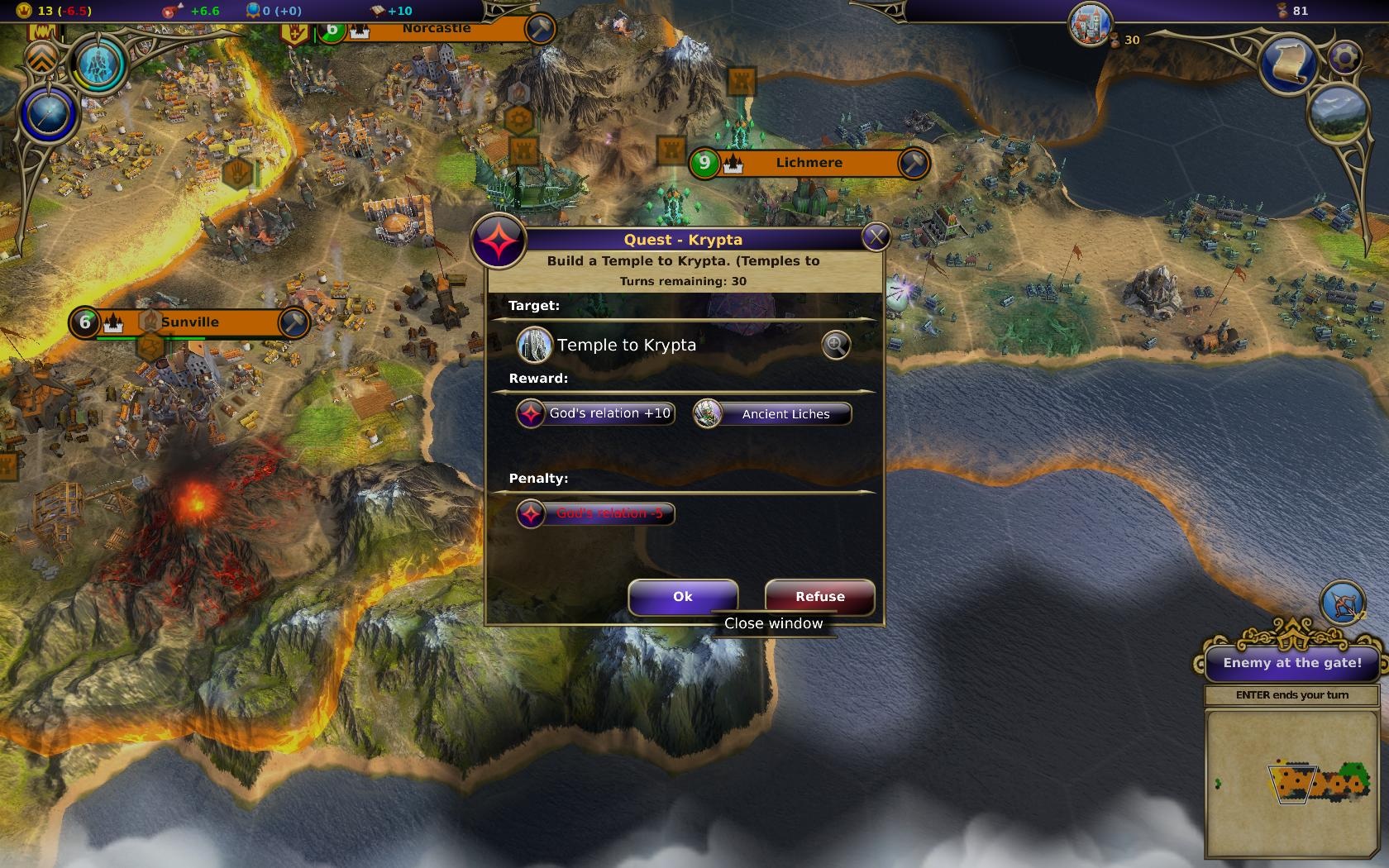The image size is (1389, 868).
Task: Open Lichmere's hammer production button
Action: pos(913,163)
